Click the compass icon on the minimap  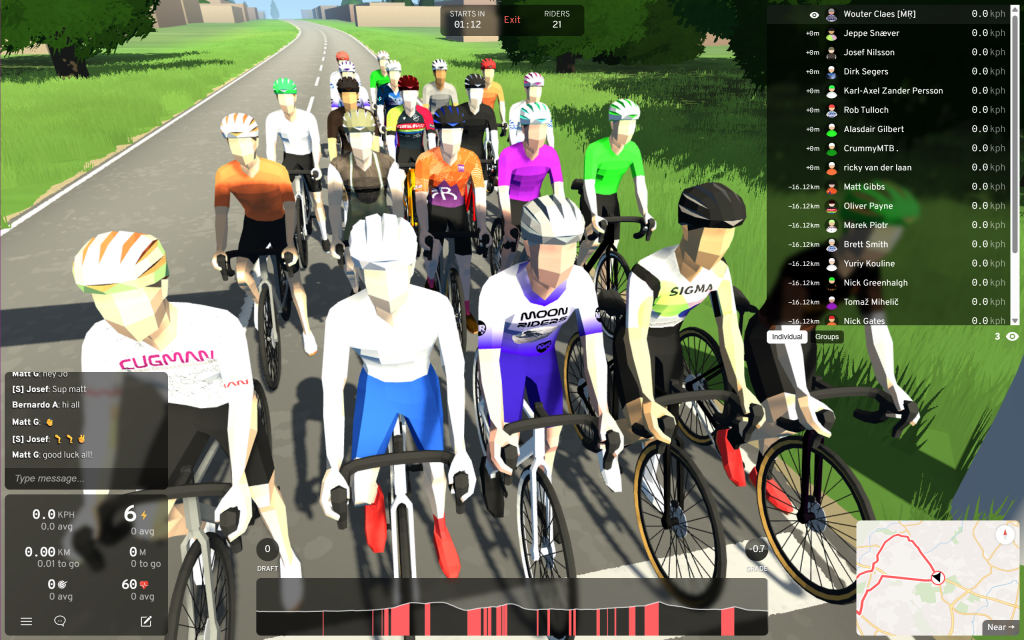(1004, 534)
